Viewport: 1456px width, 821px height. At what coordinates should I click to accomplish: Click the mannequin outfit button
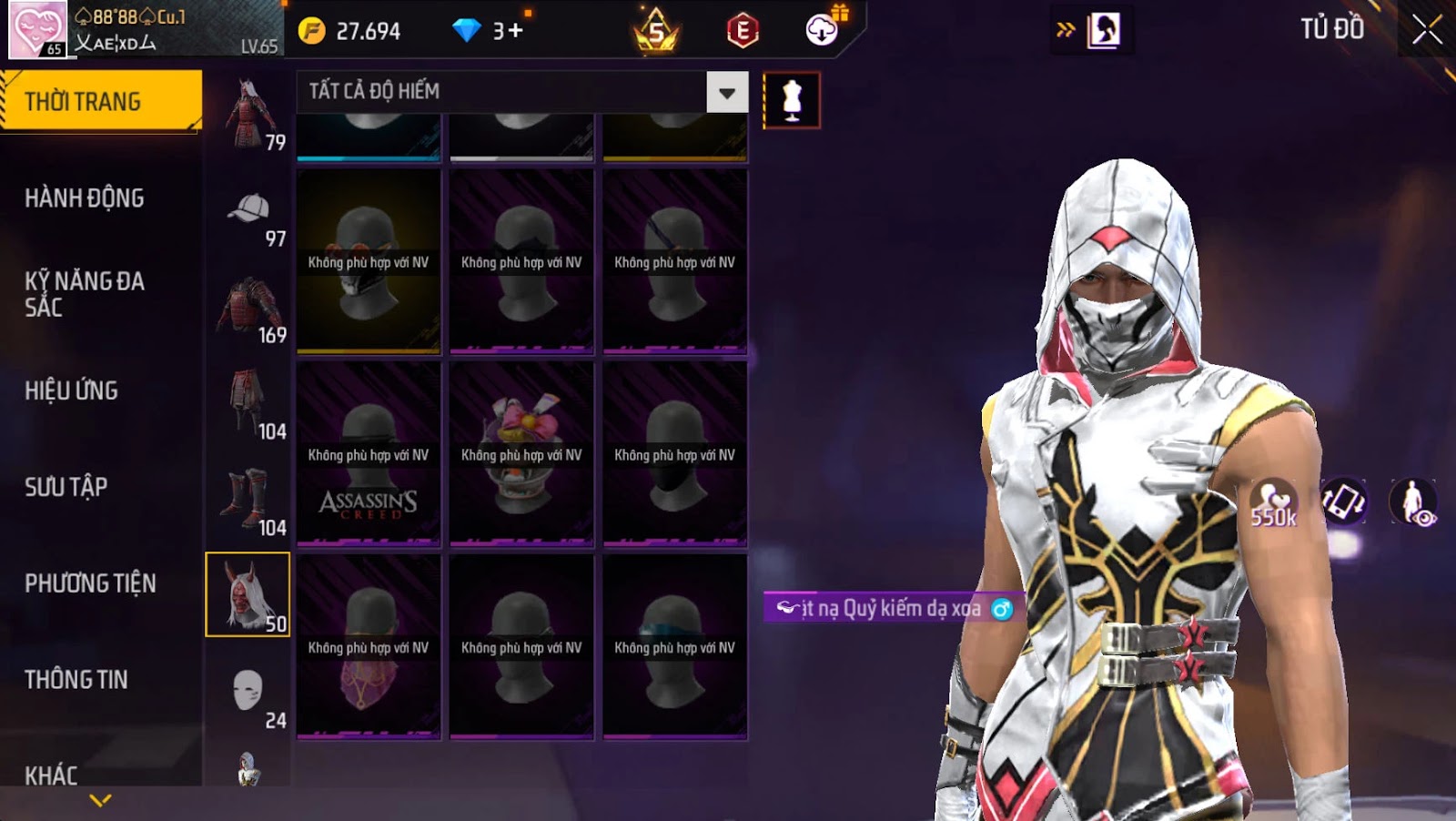(792, 100)
